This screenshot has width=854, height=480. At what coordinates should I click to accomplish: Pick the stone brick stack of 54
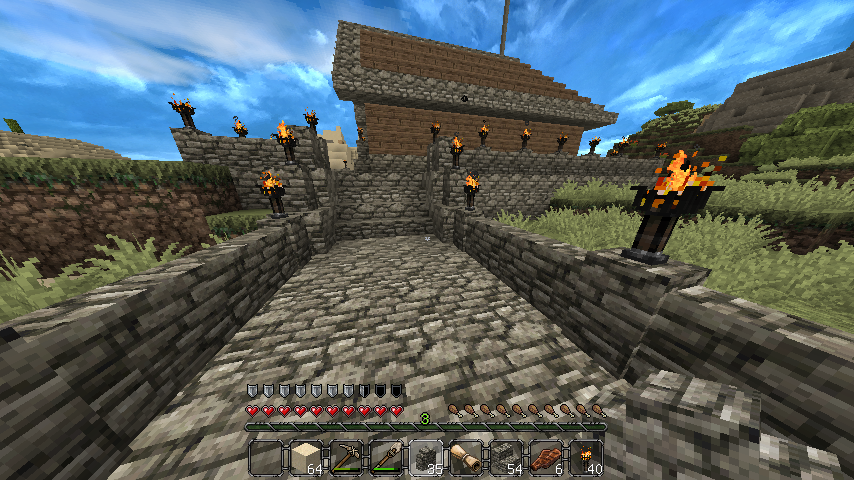[x=506, y=457]
